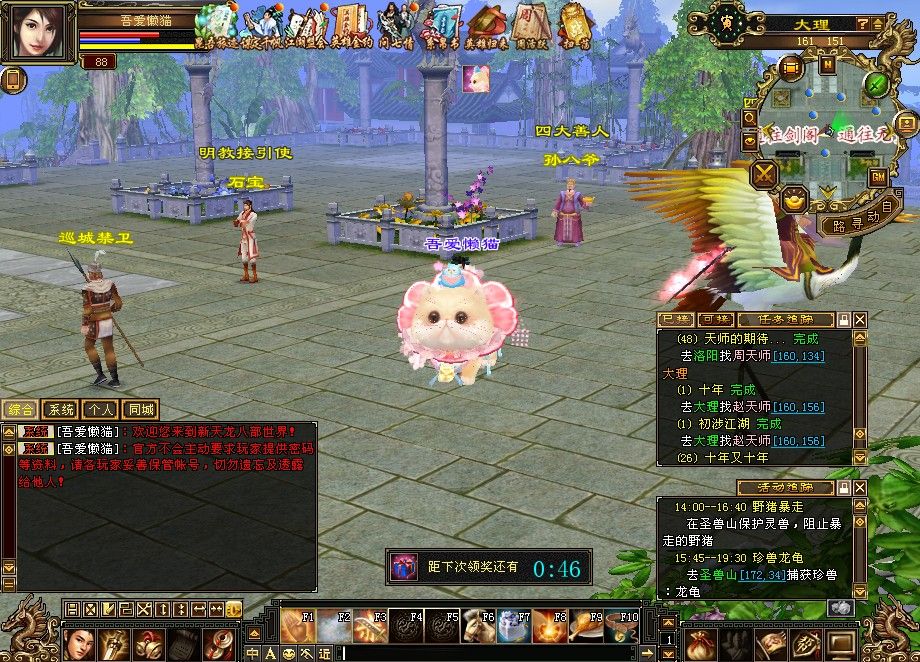Open the GM button on minimap
Image resolution: width=920 pixels, height=662 pixels.
pyautogui.click(x=878, y=178)
